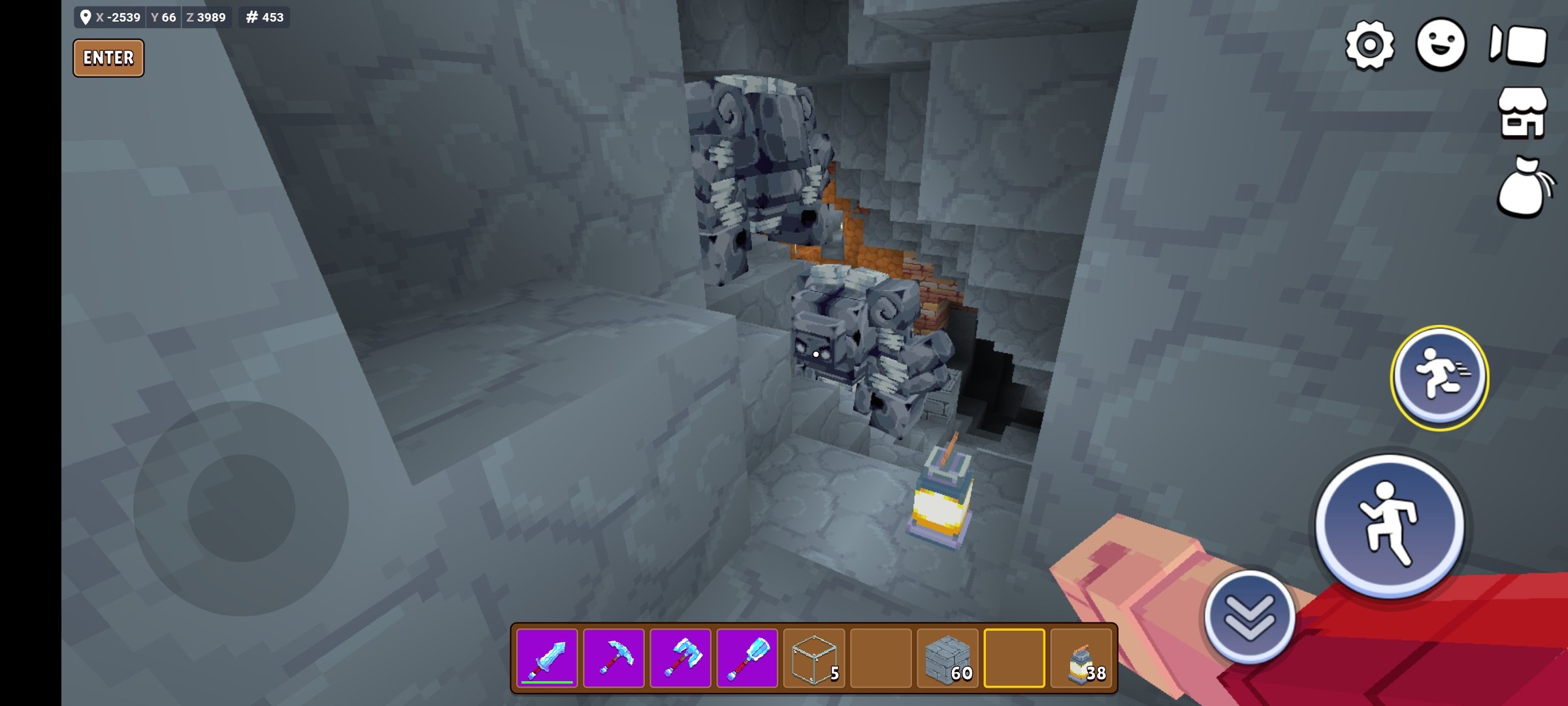Toggle the sprint running button

pyautogui.click(x=1439, y=377)
